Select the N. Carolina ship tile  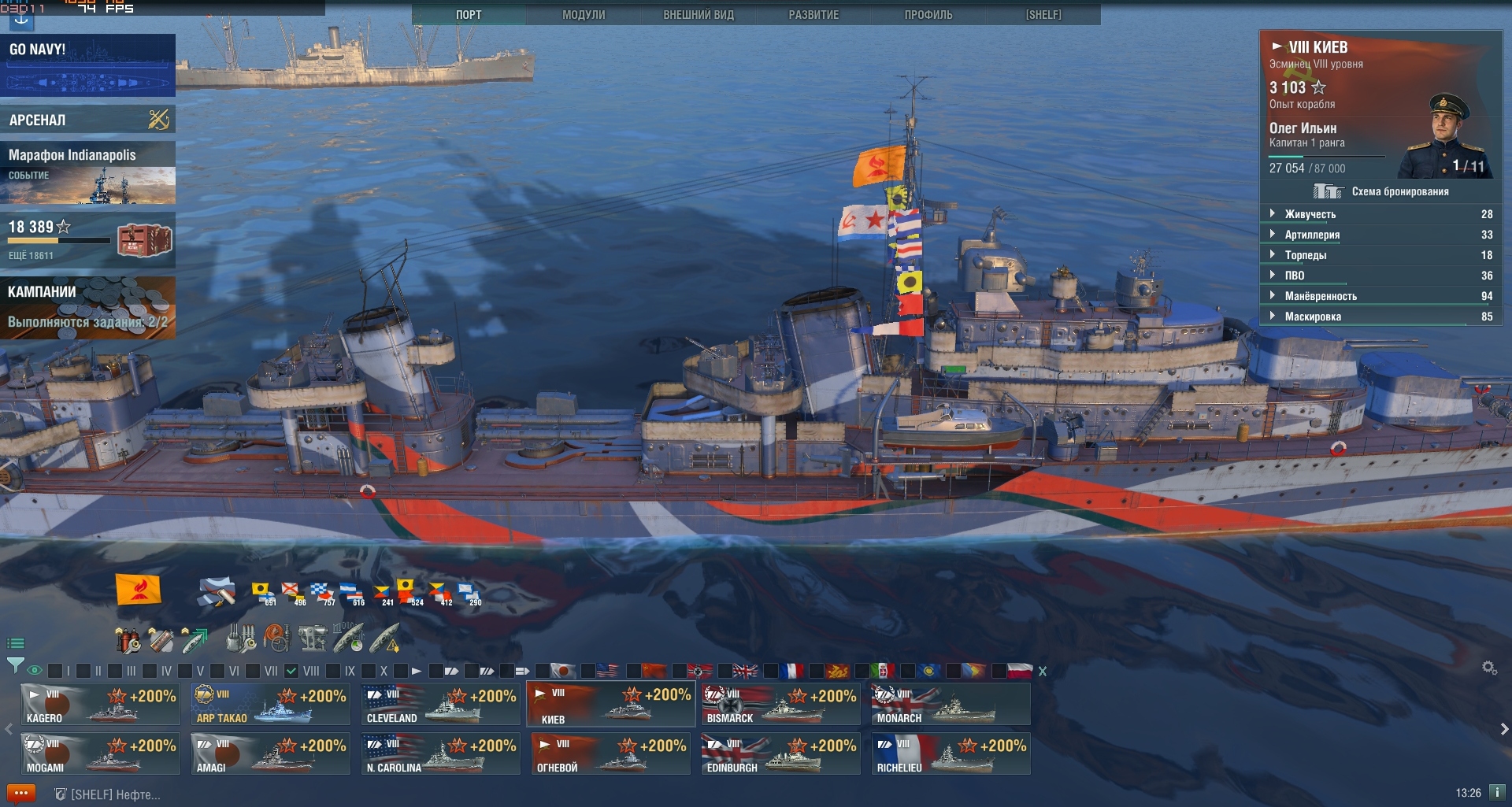tap(440, 753)
